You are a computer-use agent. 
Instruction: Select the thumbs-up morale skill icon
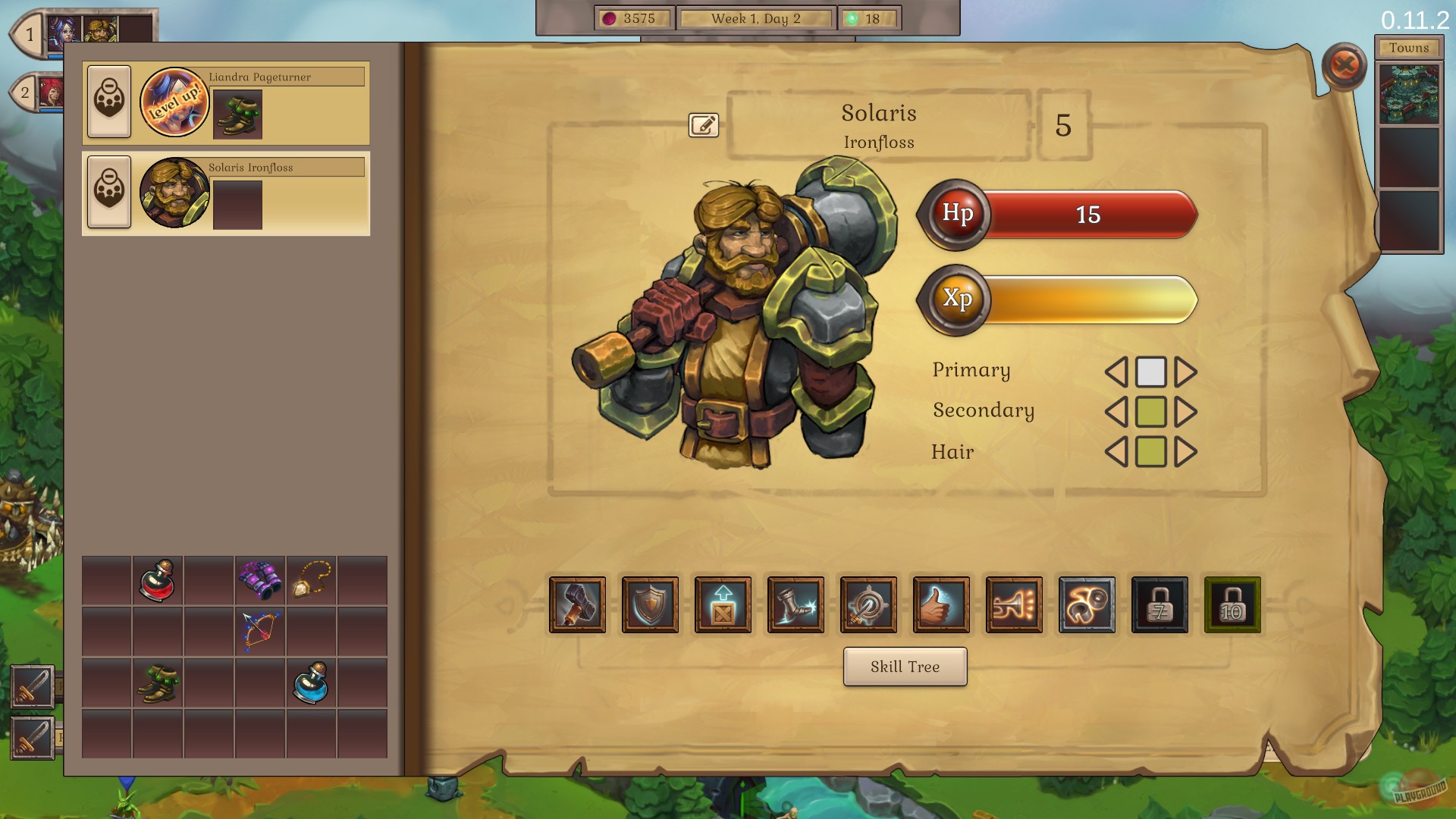pyautogui.click(x=941, y=605)
